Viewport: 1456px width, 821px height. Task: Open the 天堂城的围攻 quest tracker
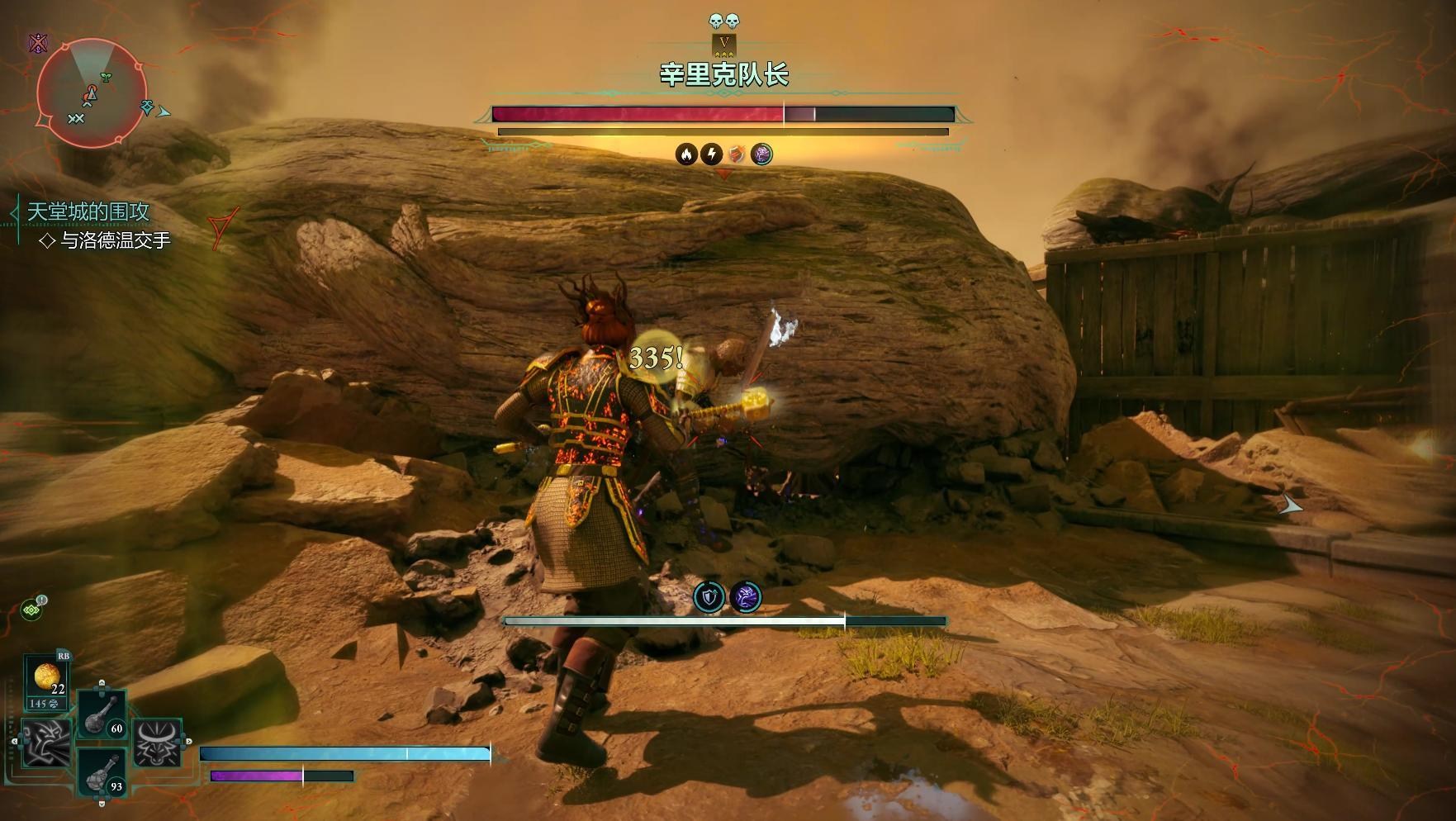click(88, 211)
